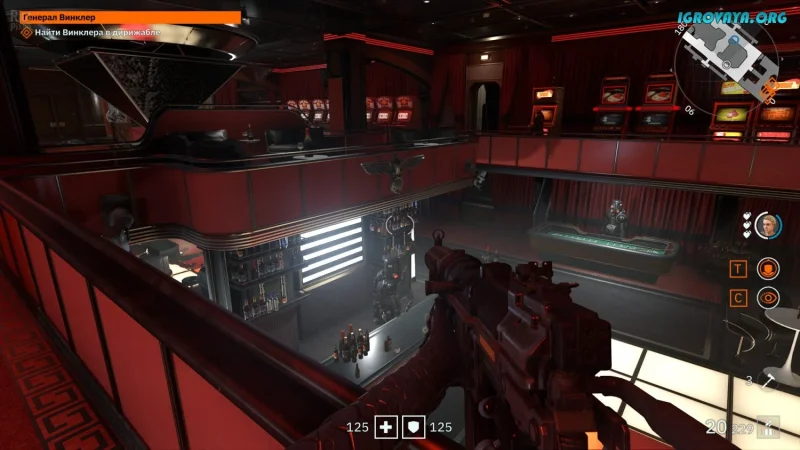
Task: Select the "Генерал Винклер" mission banner
Action: tap(131, 17)
